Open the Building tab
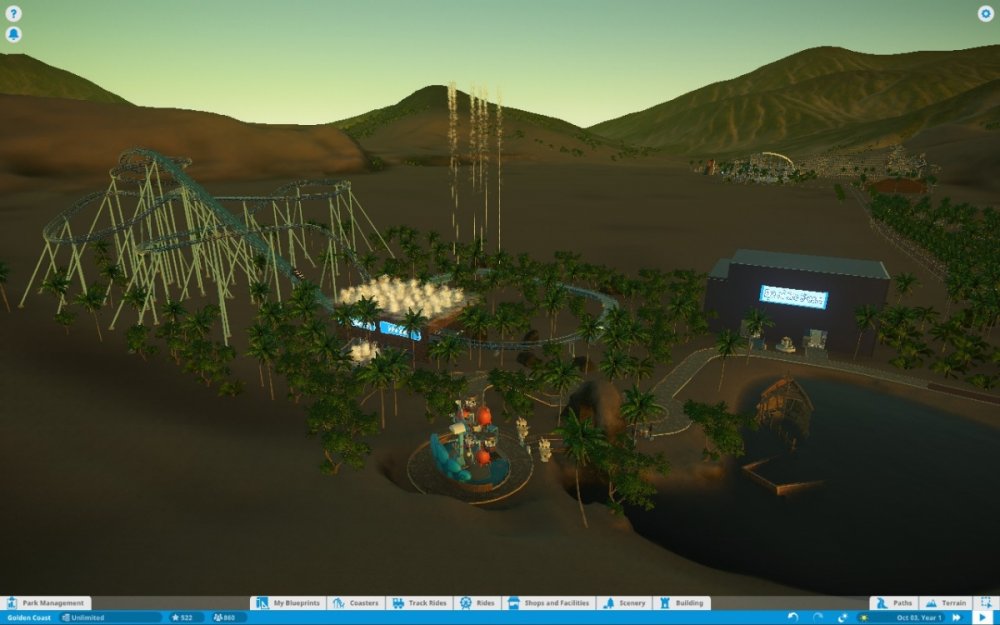This screenshot has height=625, width=1000. [682, 603]
